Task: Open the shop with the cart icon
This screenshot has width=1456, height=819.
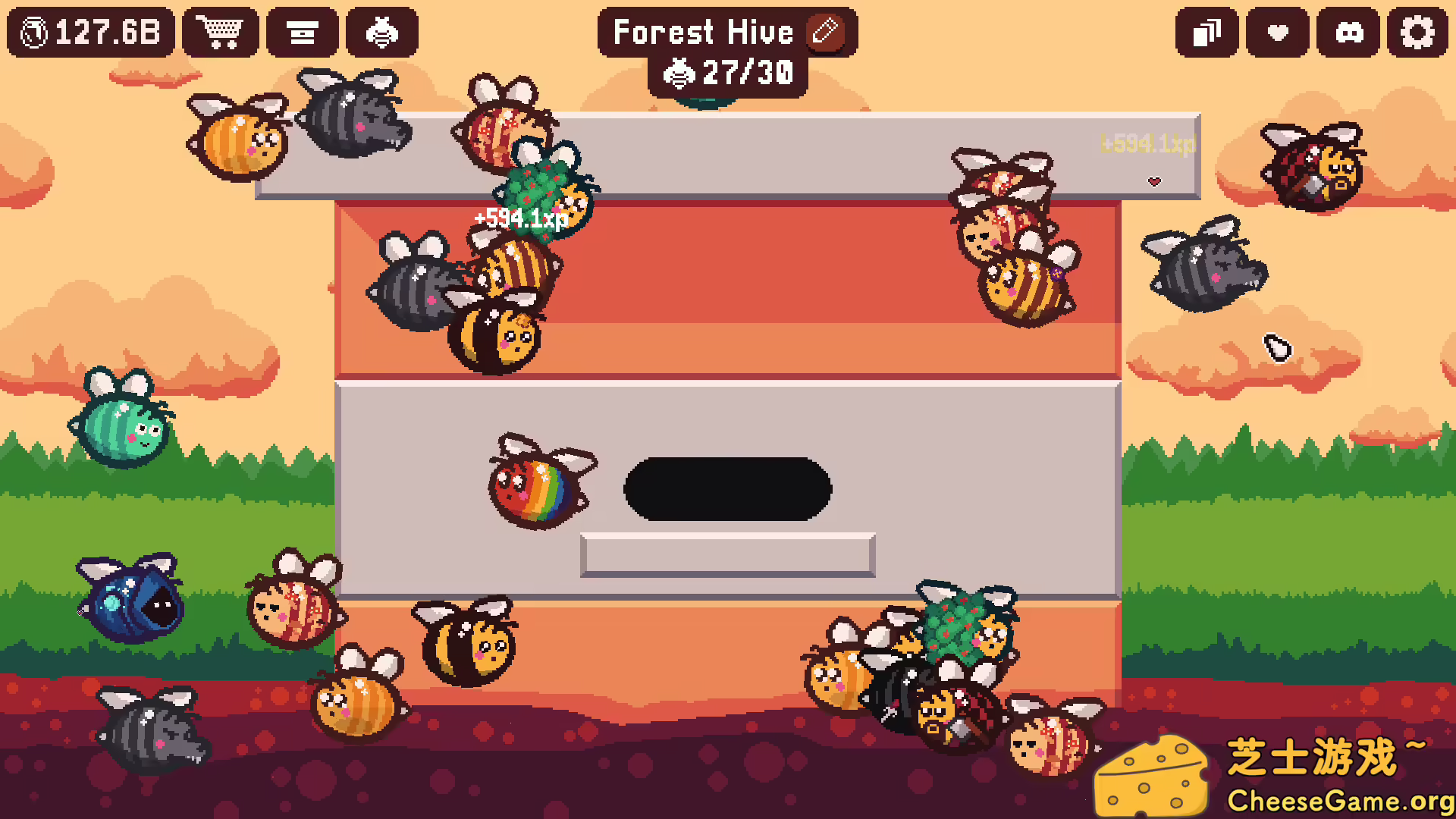Action: [x=221, y=33]
